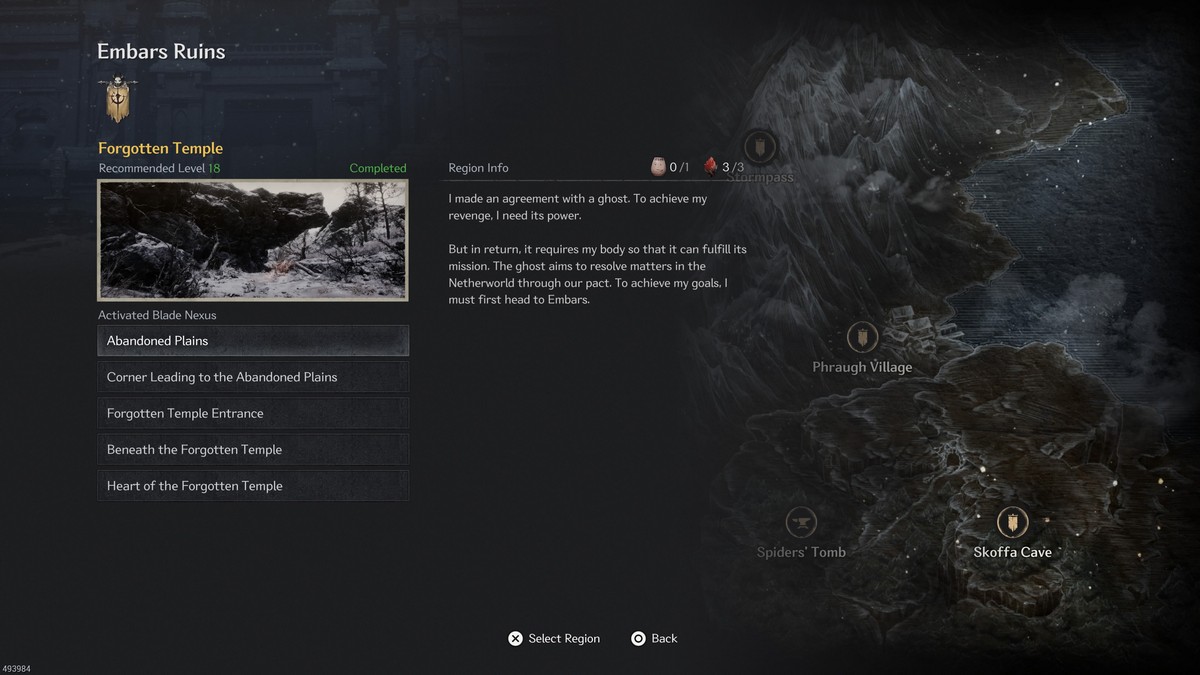Image resolution: width=1200 pixels, height=675 pixels.
Task: Go Back from the region map
Action: click(654, 638)
